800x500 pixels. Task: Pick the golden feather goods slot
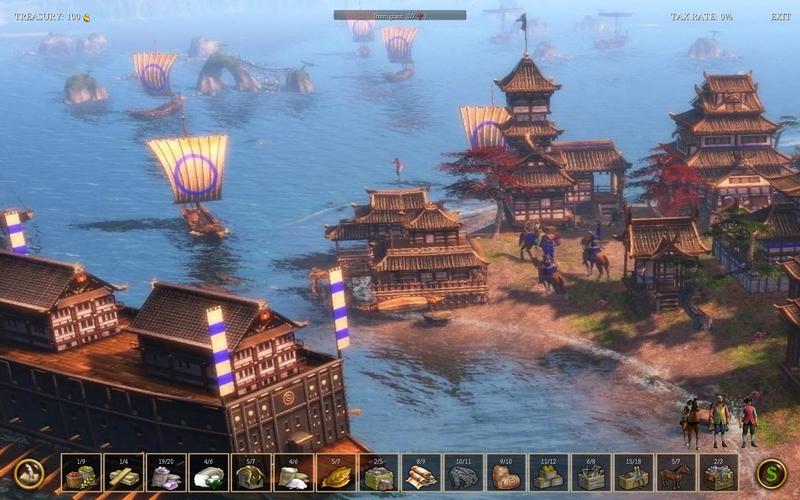click(335, 473)
